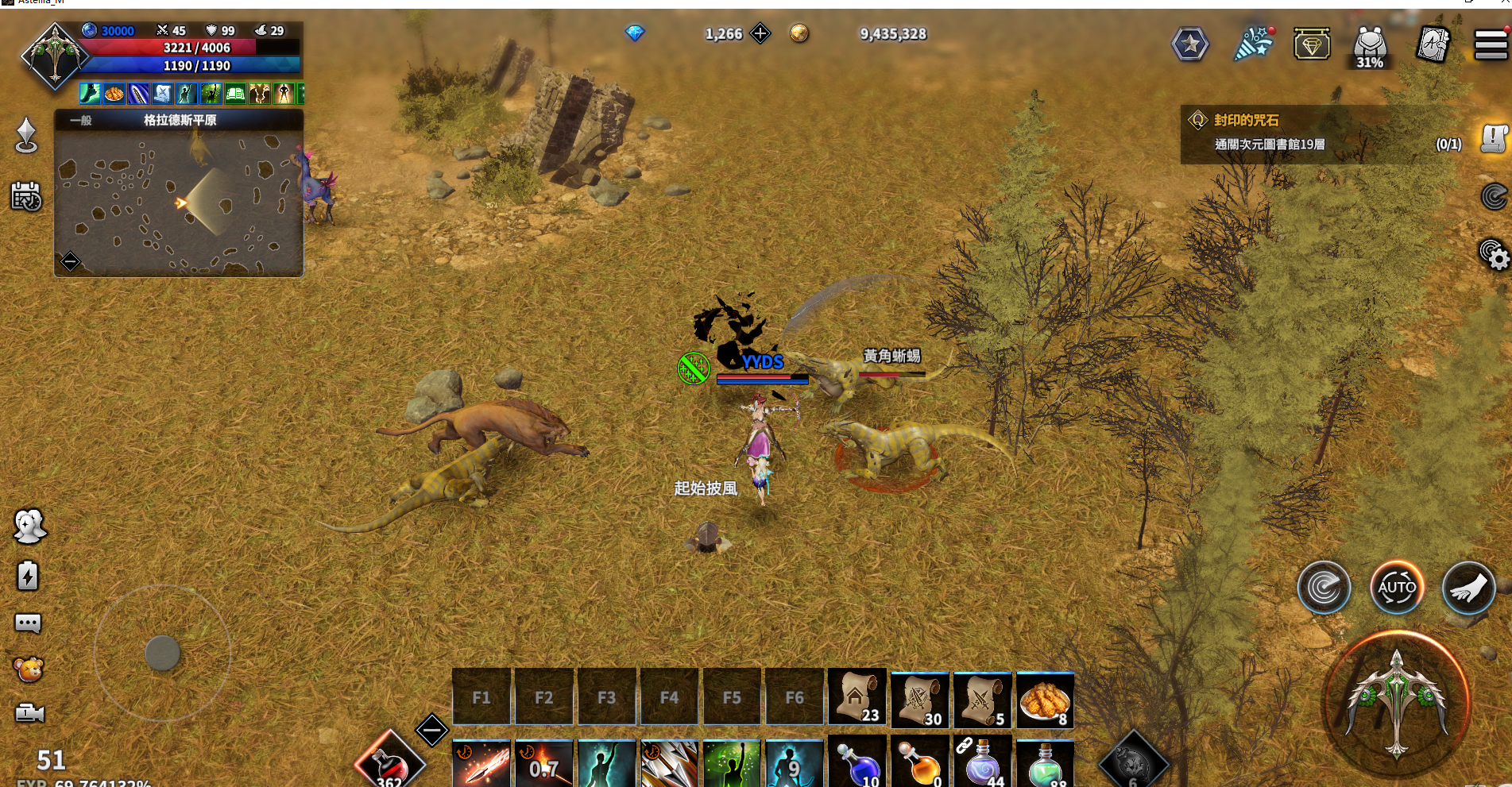
Task: Click the minimap of 格拉德斯平原
Action: pos(179,203)
